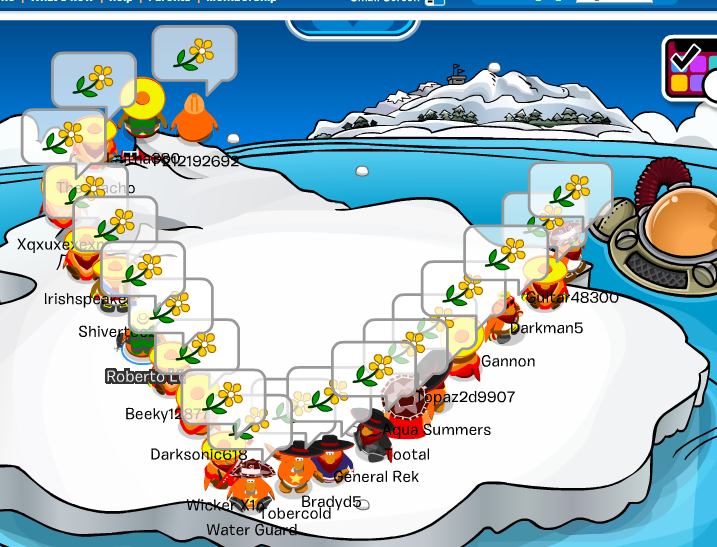Toggle the Small Screen option in top bar
Viewport: 717px width, 547px height.
(x=433, y=3)
